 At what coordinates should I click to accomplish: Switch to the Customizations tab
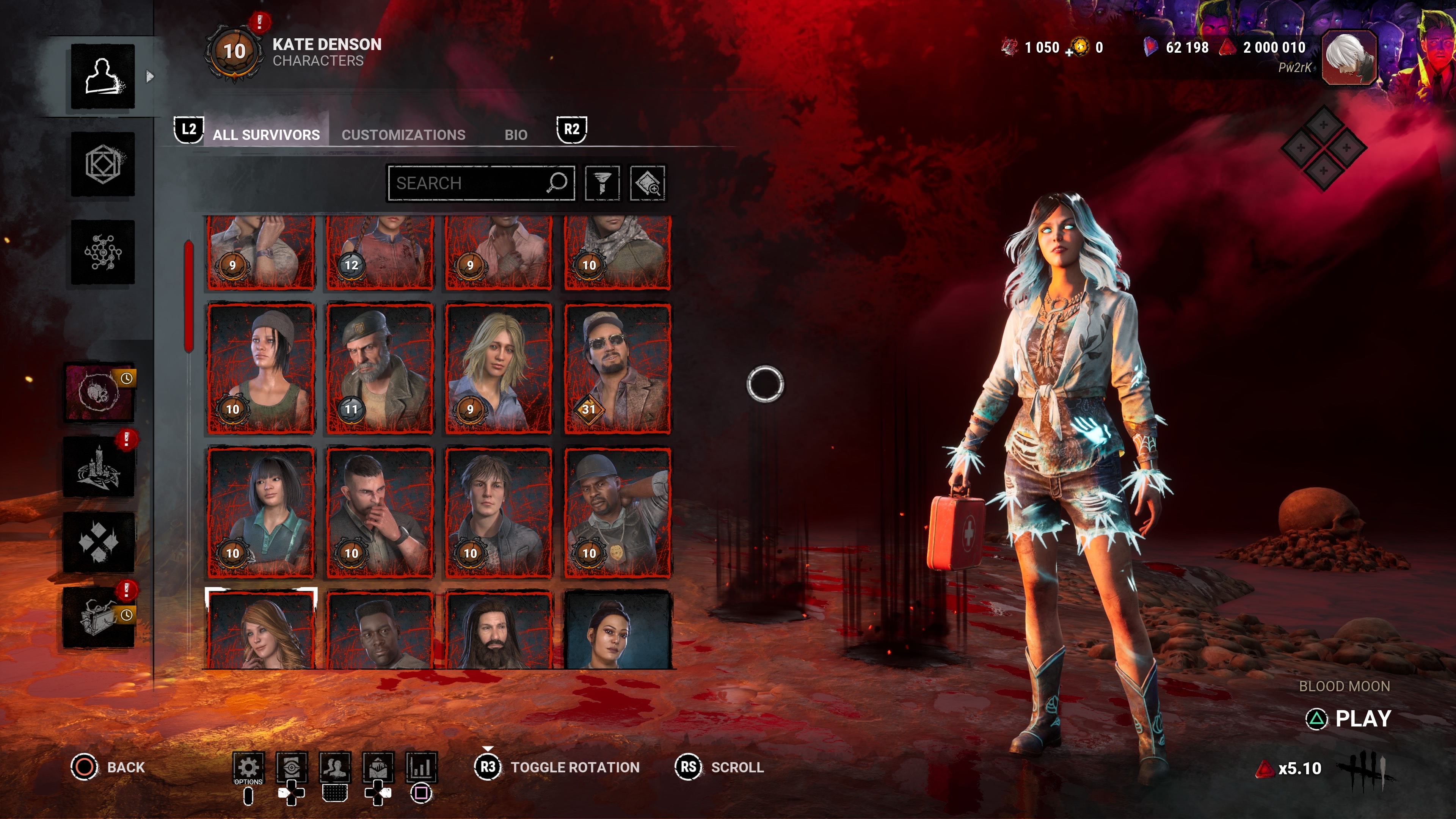coord(403,135)
